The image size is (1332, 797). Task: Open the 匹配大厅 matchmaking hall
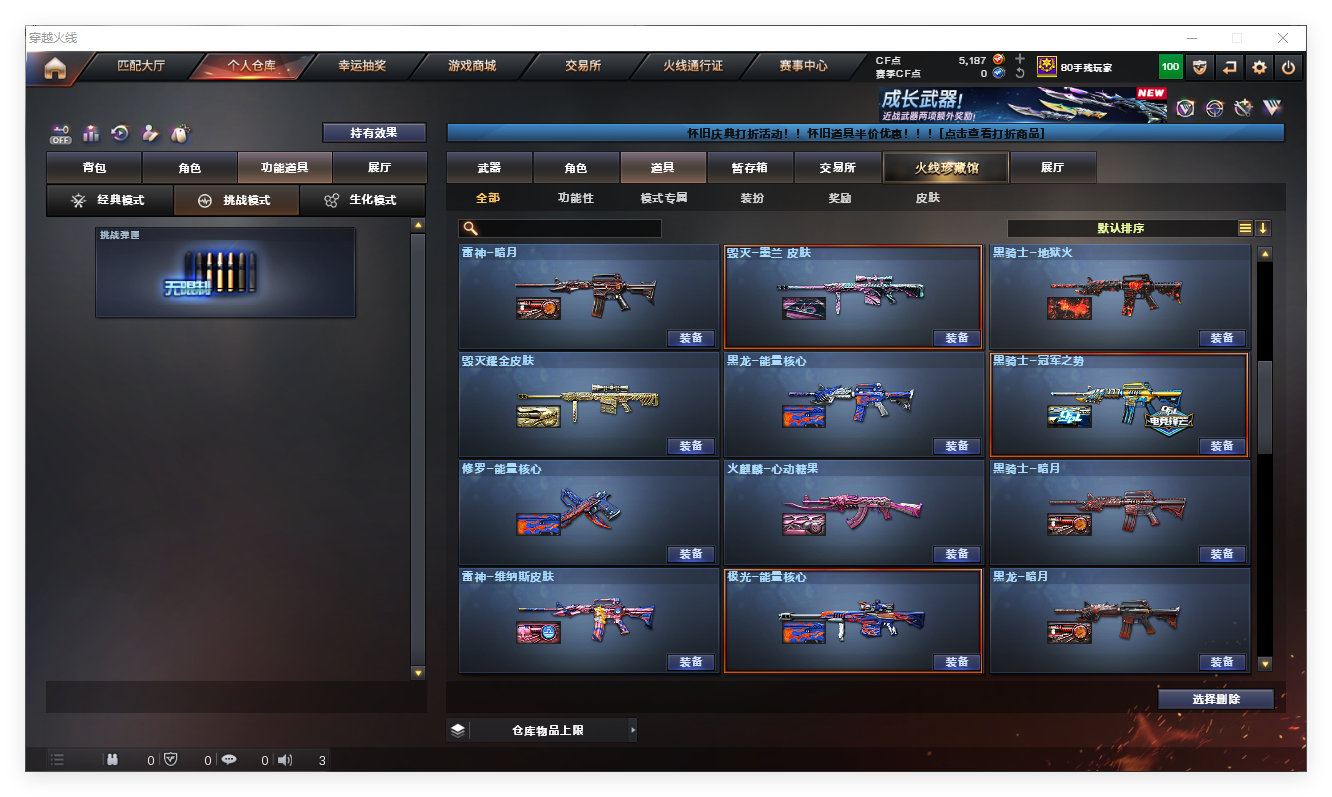click(x=141, y=67)
